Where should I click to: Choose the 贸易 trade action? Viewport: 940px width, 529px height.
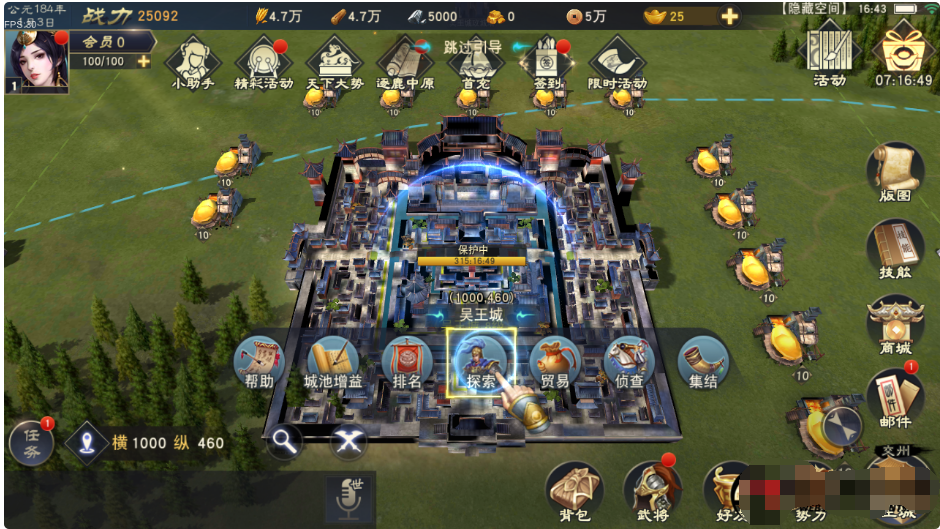point(555,362)
